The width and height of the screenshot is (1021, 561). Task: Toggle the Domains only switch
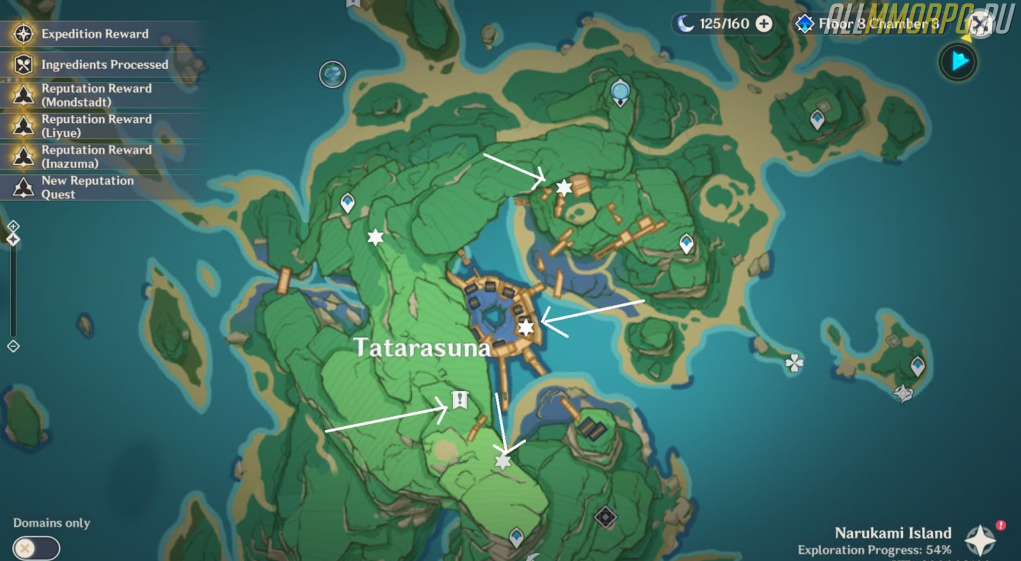(37, 548)
